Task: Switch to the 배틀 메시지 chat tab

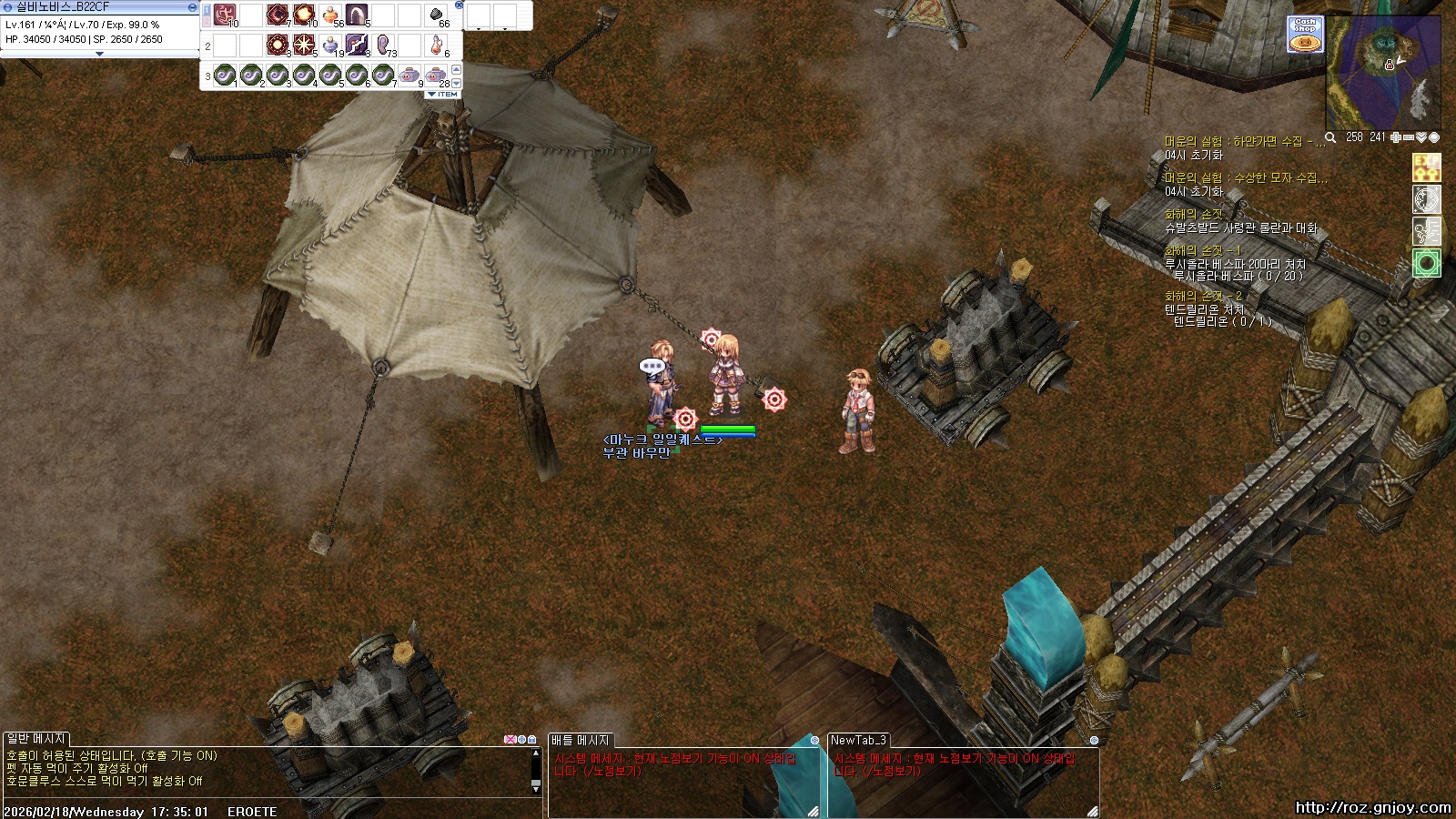Action: pos(580,741)
